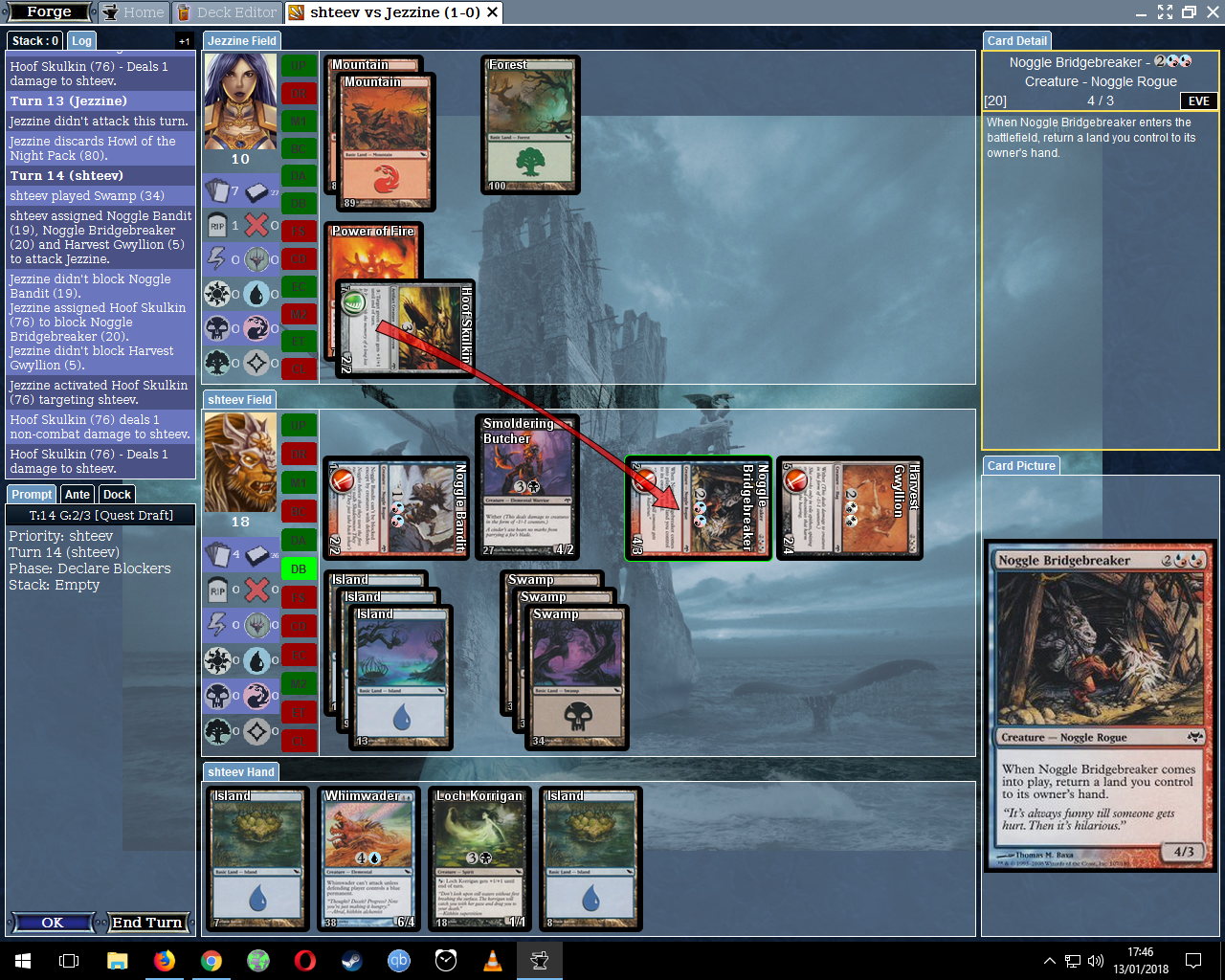Click Jezzine's player avatar portrait
This screenshot has width=1225, height=980.
pyautogui.click(x=240, y=100)
